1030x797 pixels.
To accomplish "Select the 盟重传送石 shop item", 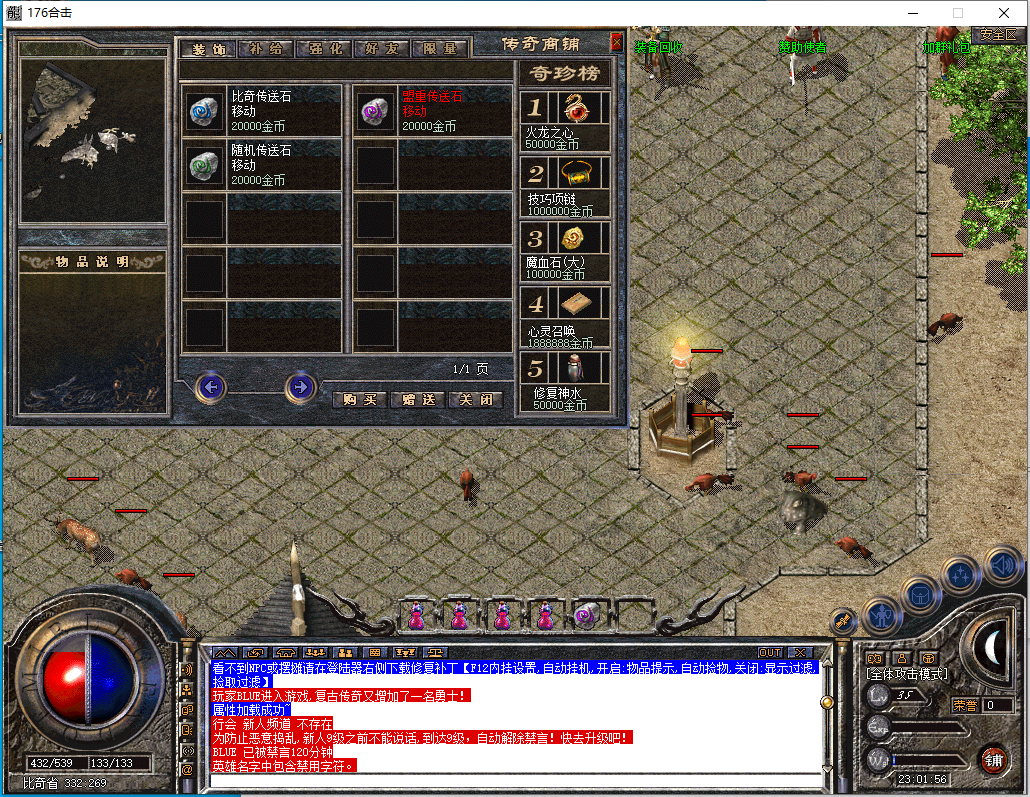I will point(433,110).
